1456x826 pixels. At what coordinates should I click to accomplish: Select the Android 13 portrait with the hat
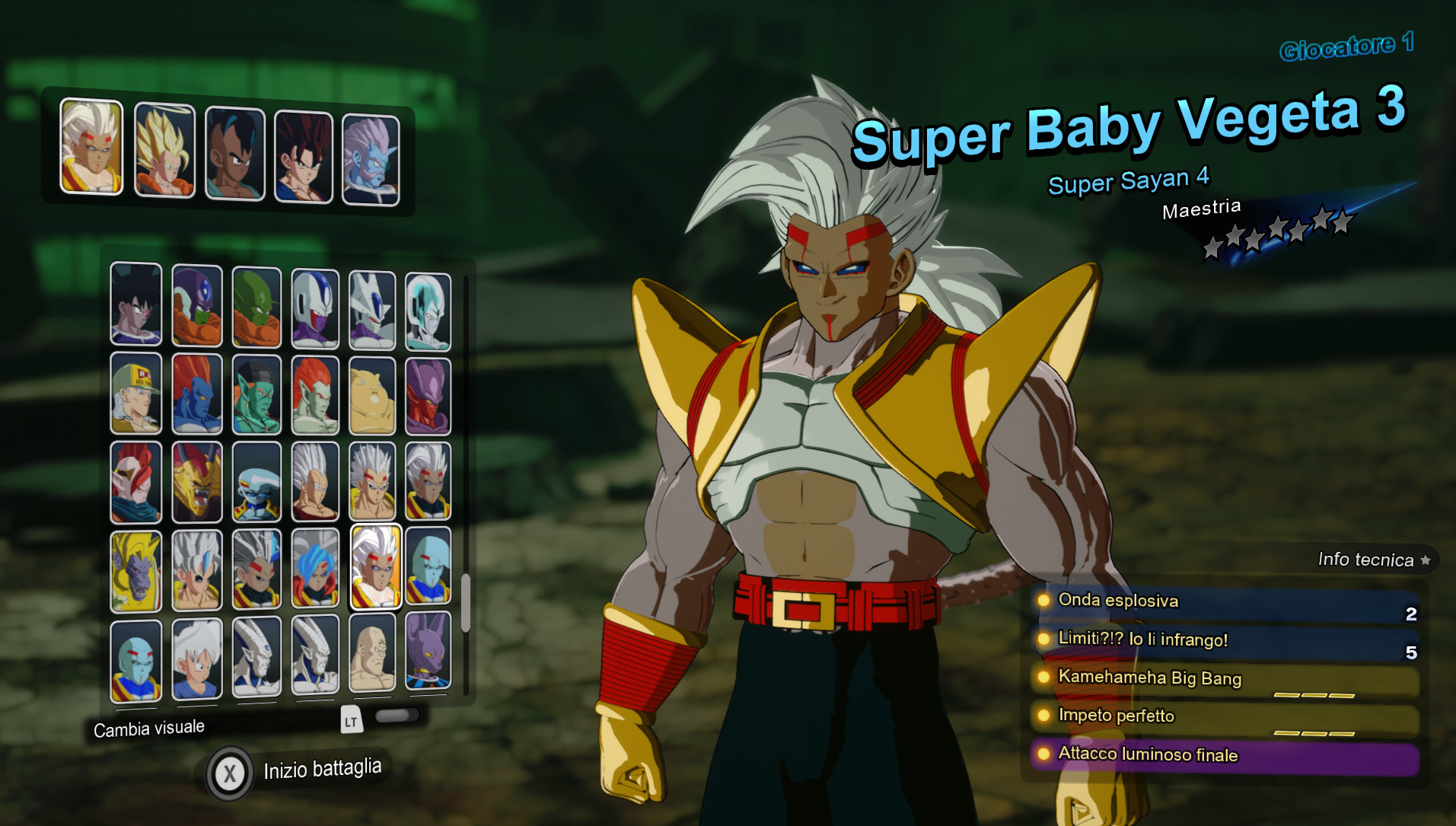pos(135,396)
